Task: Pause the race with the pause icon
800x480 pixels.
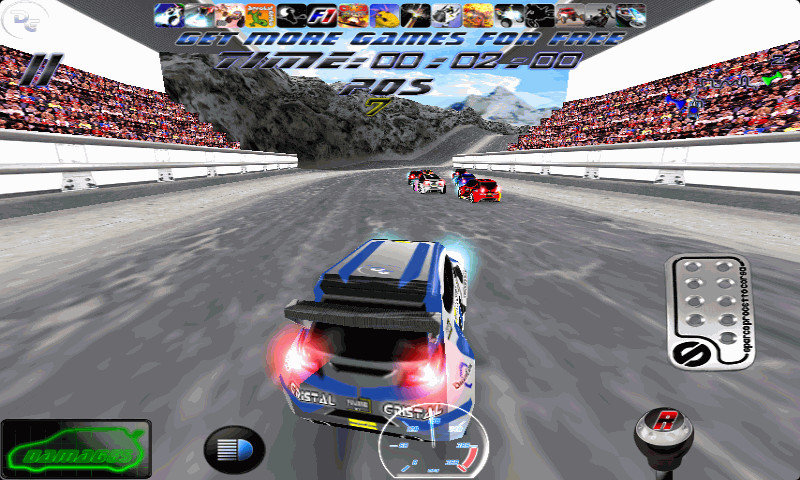Action: point(40,71)
